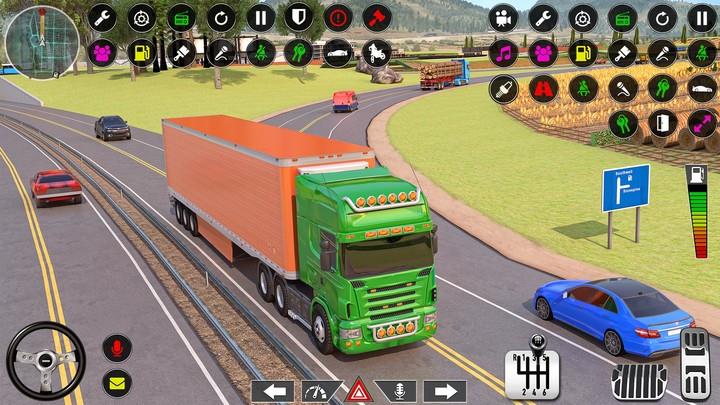Switch view with the video camera icon
Viewport: 720px width, 405px height.
pyautogui.click(x=504, y=17)
